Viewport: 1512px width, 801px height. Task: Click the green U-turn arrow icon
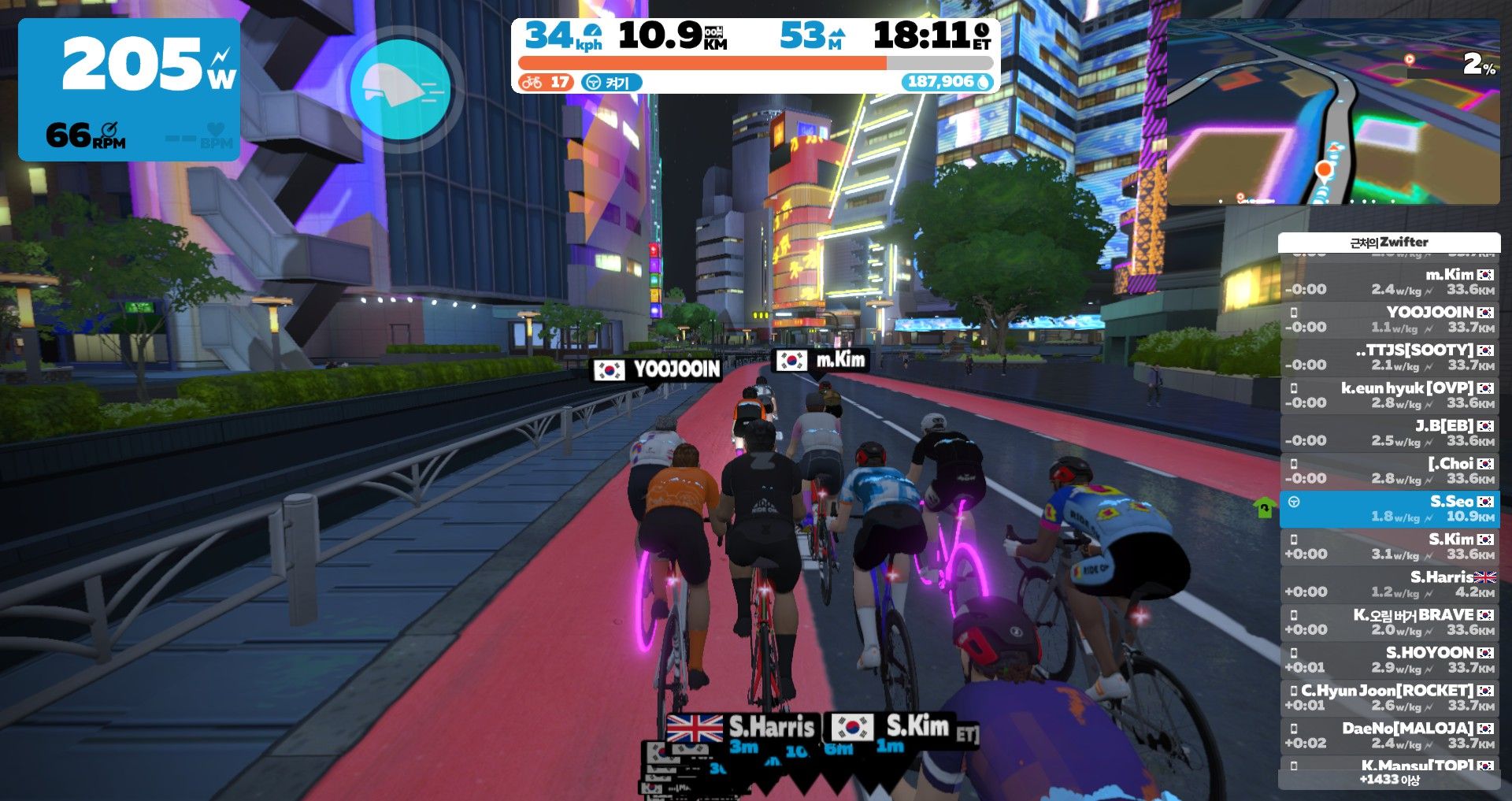(1264, 508)
